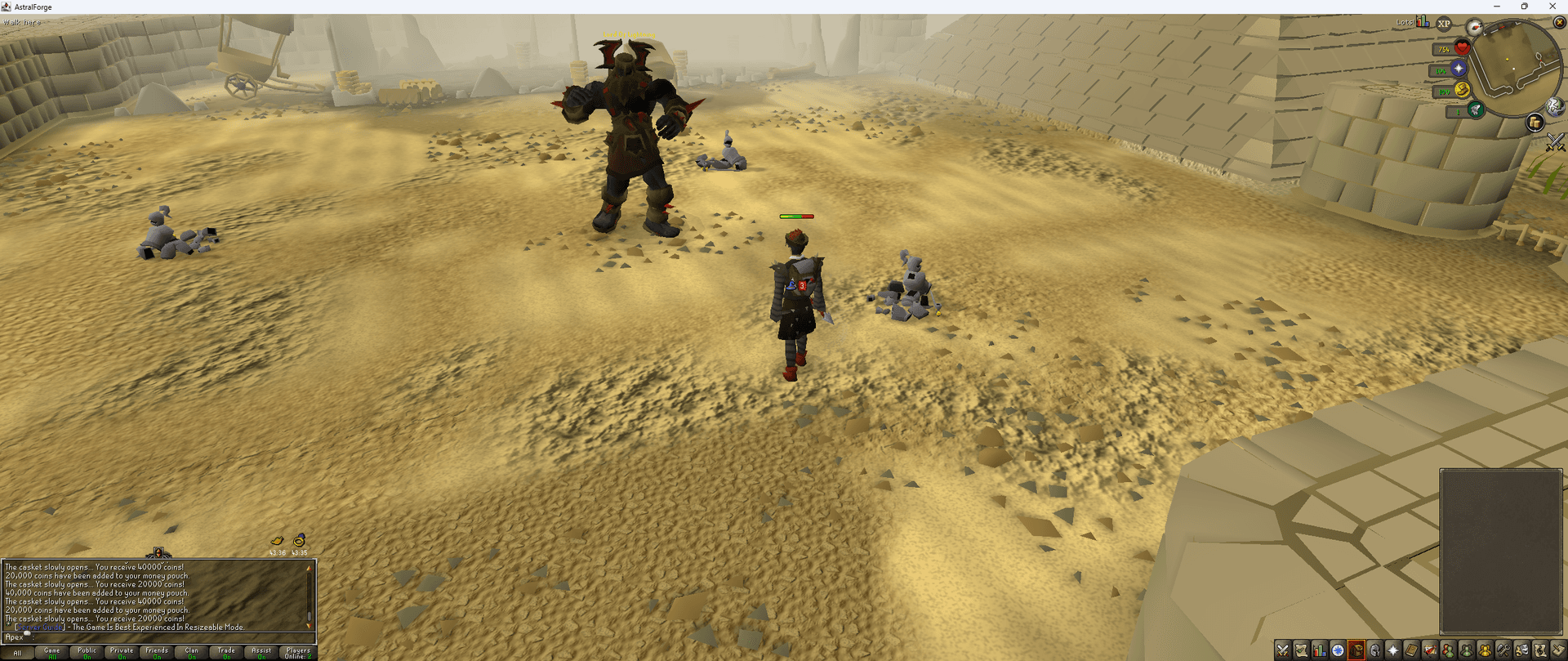Image resolution: width=1568 pixels, height=661 pixels.
Task: Open the Clan chat filter options
Action: 190,652
